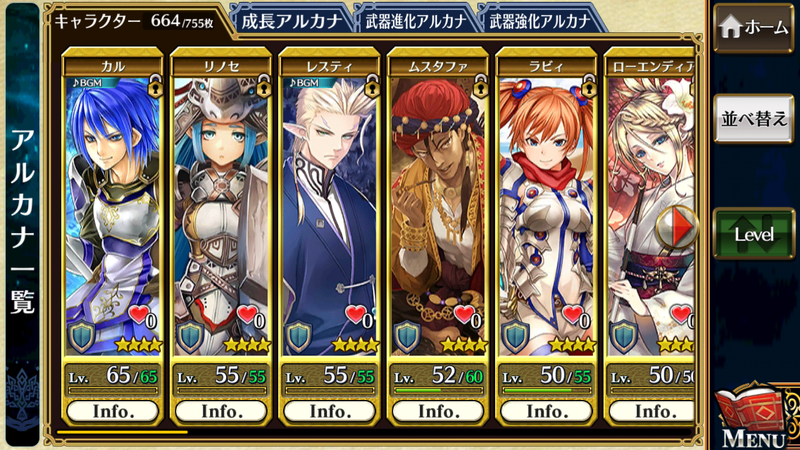Viewport: 800px width, 450px height.
Task: Go to the ホーム home screen
Action: coord(755,29)
